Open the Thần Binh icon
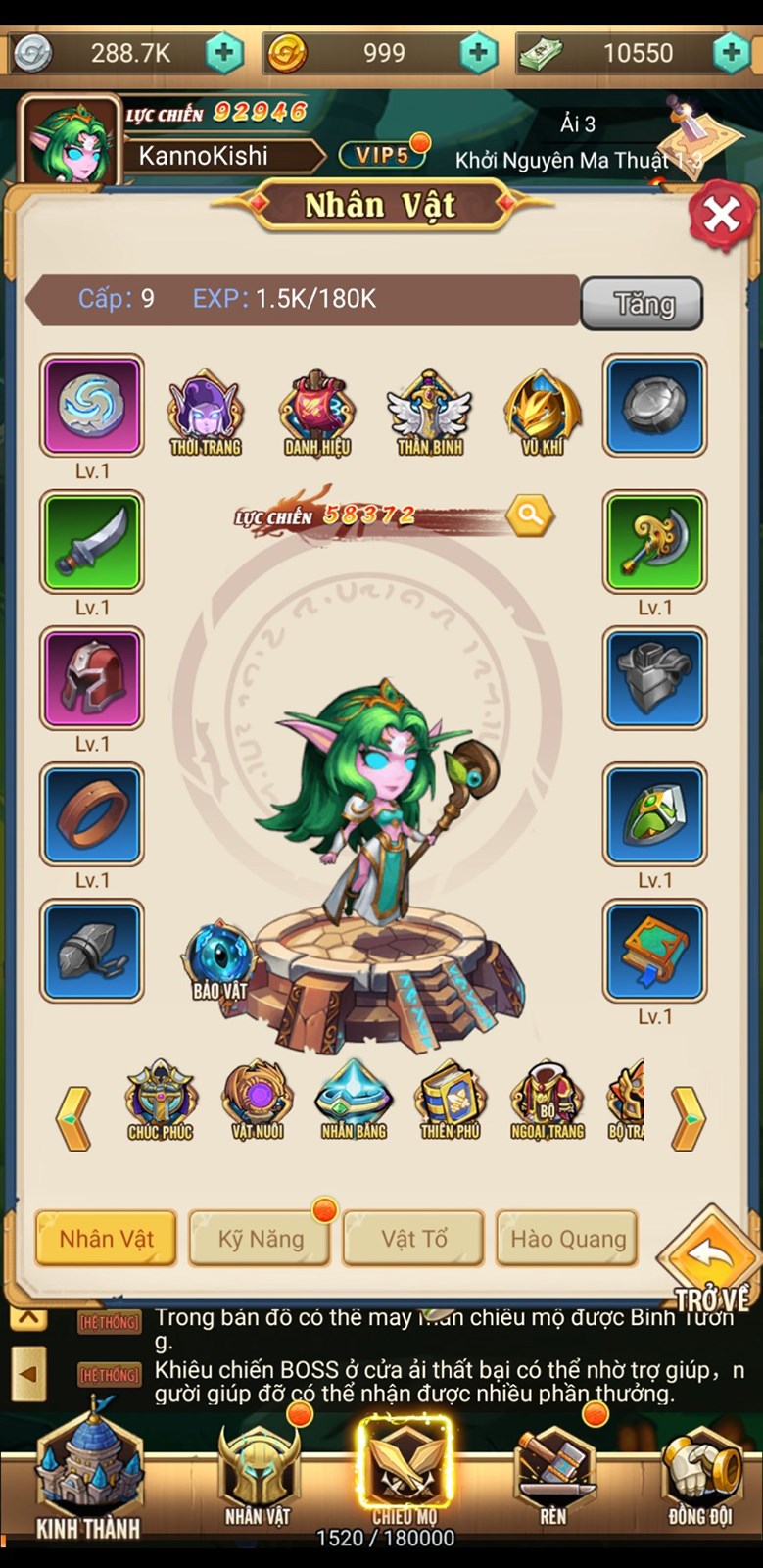 pyautogui.click(x=429, y=414)
